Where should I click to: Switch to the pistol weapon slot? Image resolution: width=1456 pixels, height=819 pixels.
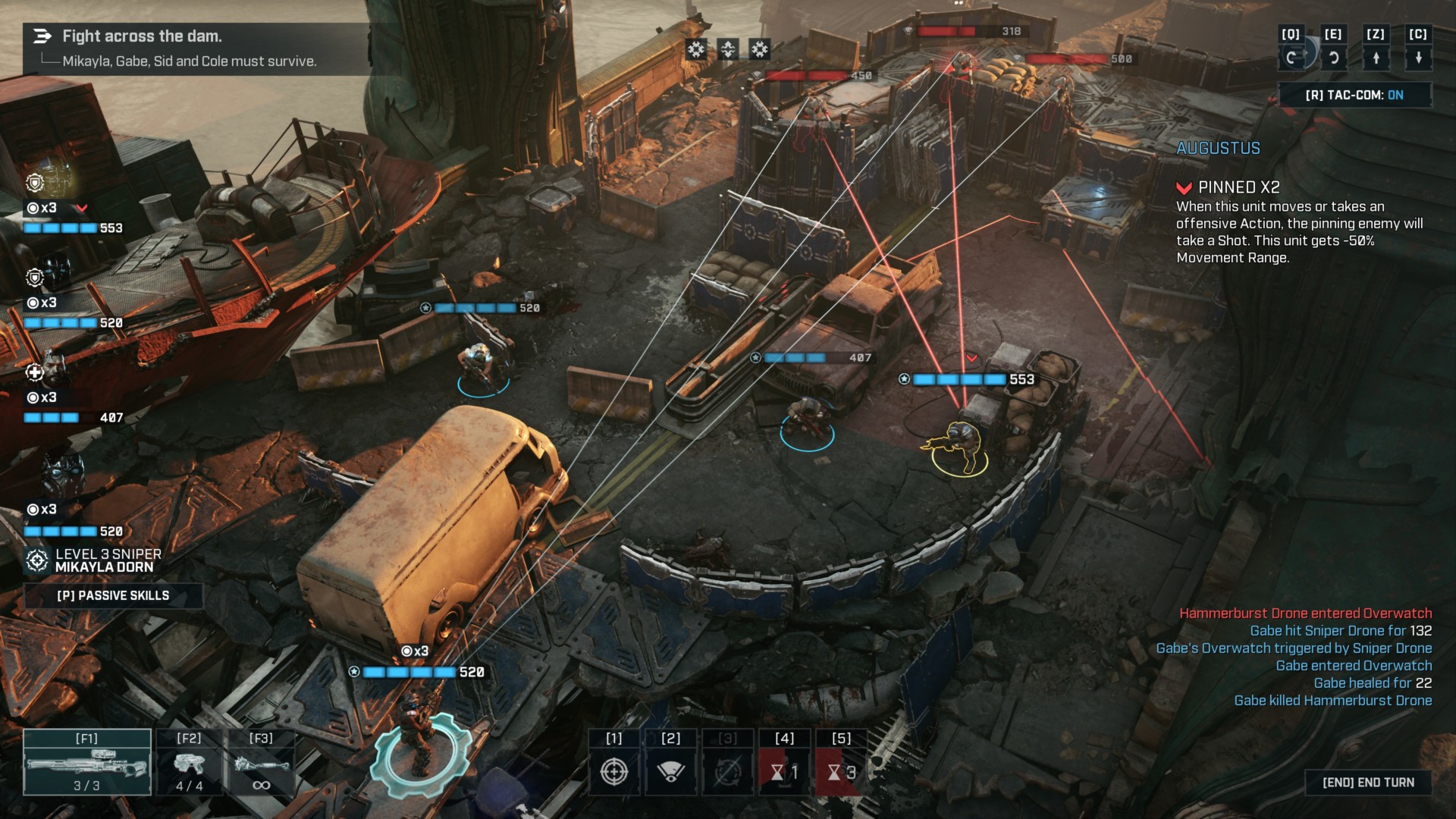click(189, 762)
